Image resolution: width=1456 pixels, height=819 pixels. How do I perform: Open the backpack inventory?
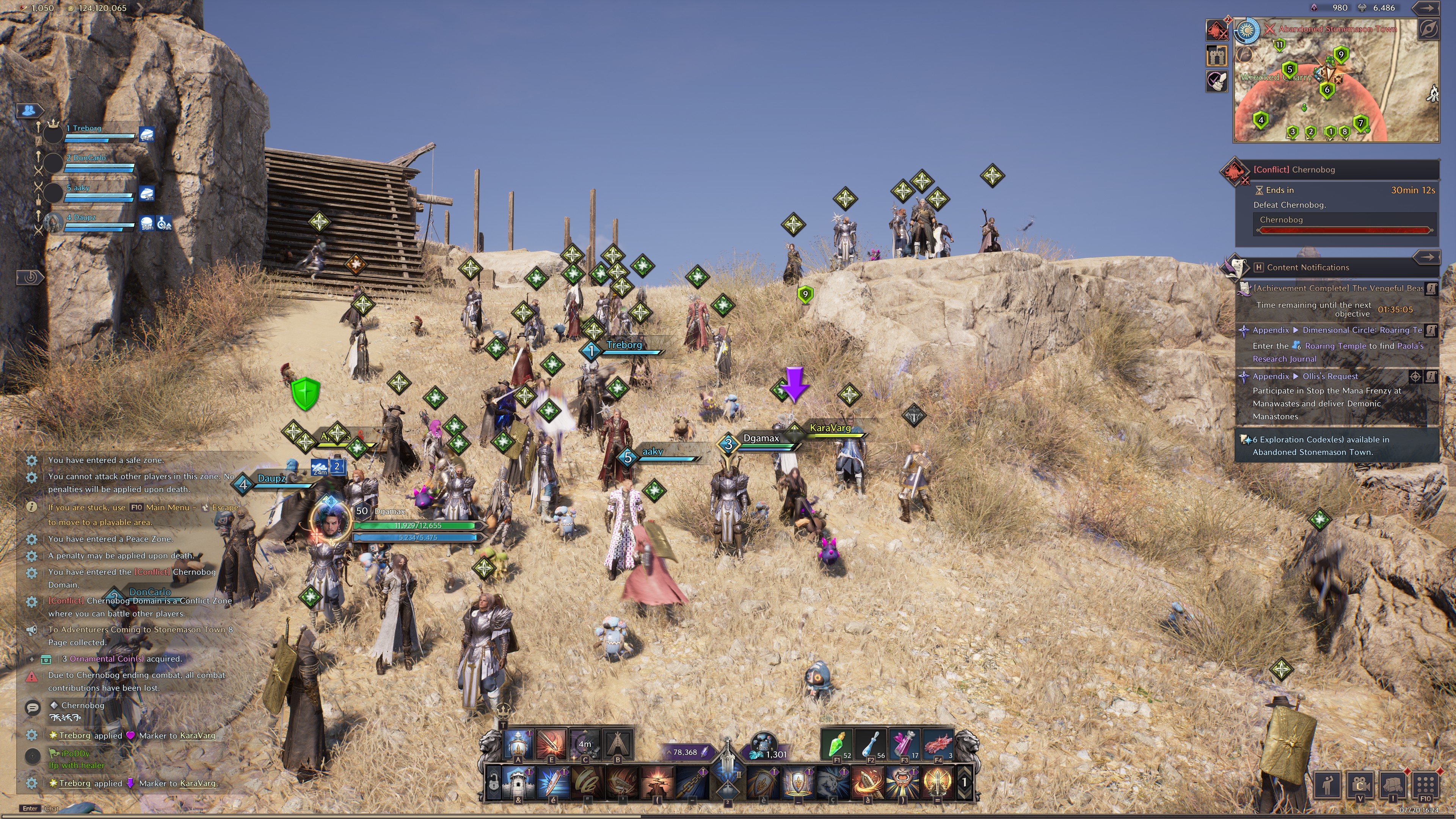coord(1392,784)
